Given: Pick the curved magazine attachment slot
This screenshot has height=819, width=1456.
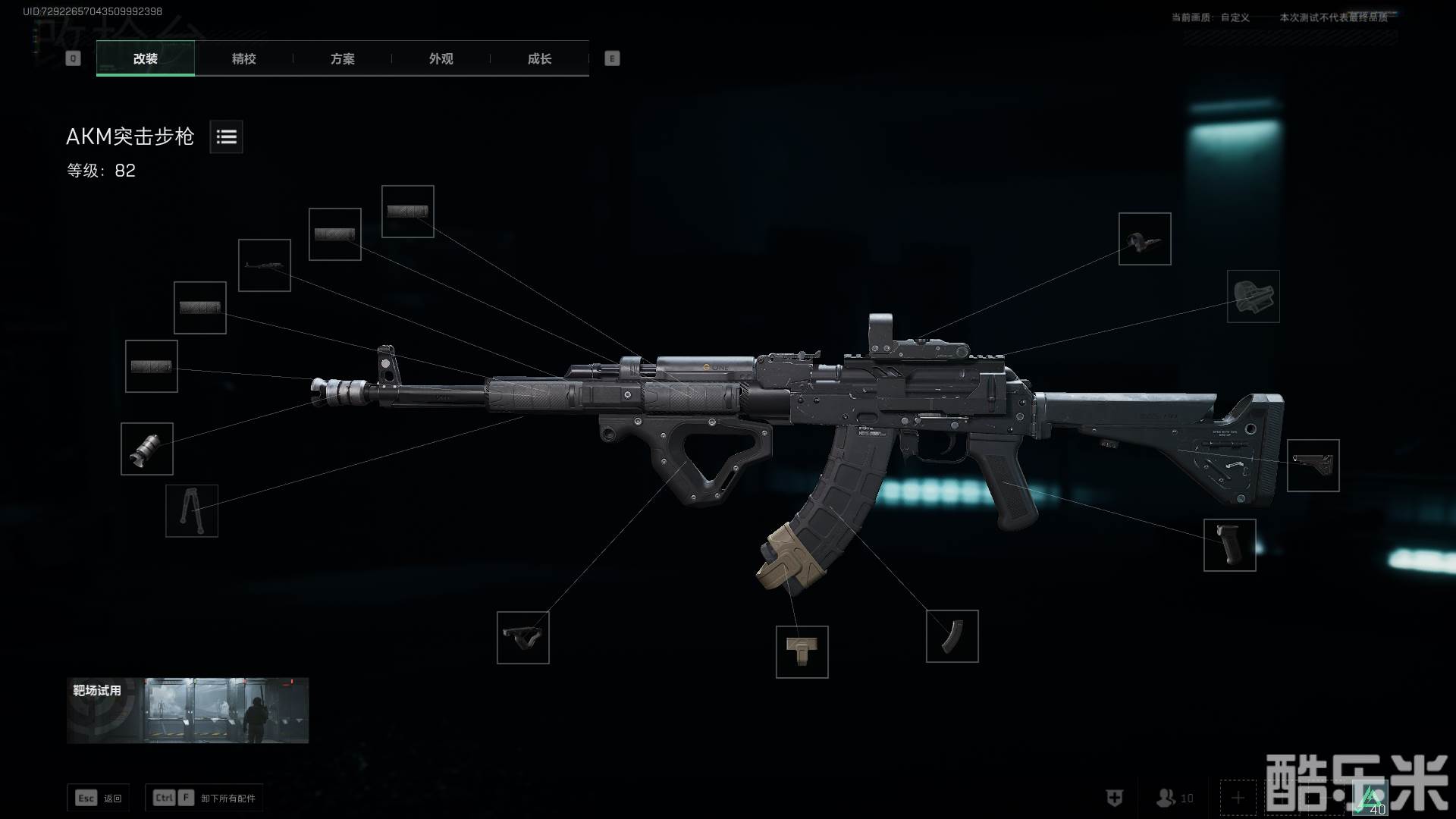Looking at the screenshot, I should tap(952, 636).
